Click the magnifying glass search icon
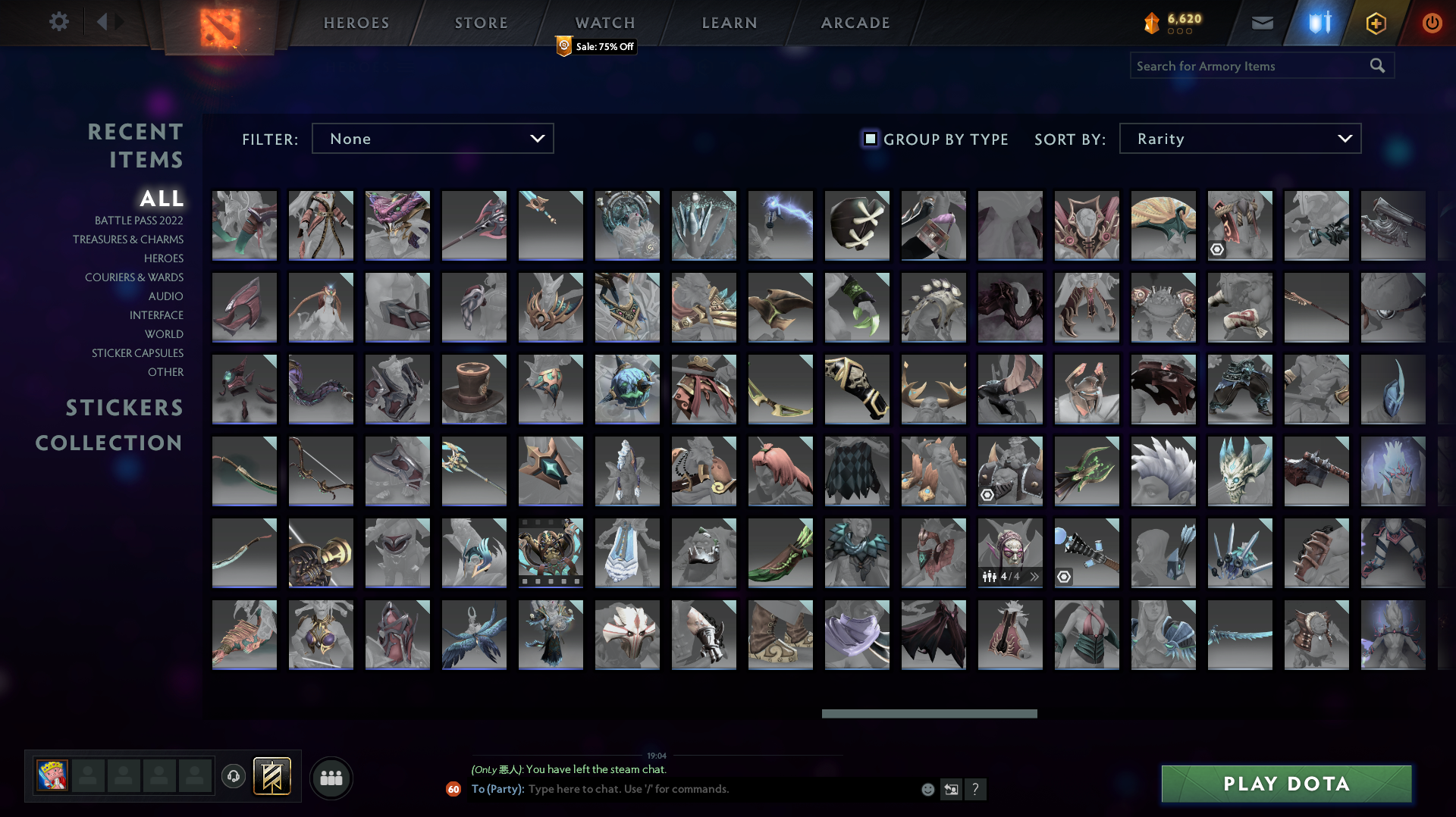The image size is (1456, 817). [1377, 65]
